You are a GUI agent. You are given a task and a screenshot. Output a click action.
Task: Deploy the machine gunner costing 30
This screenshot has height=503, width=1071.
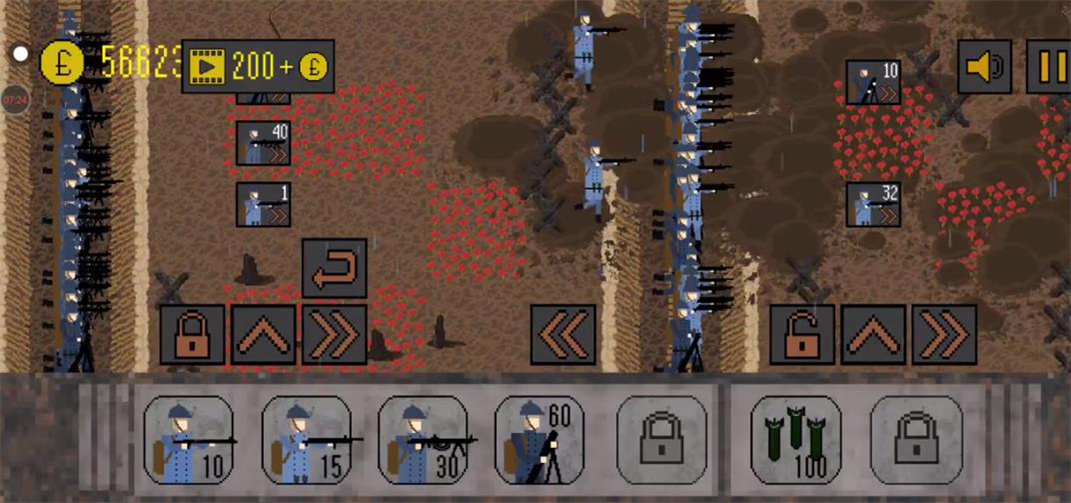[x=423, y=440]
